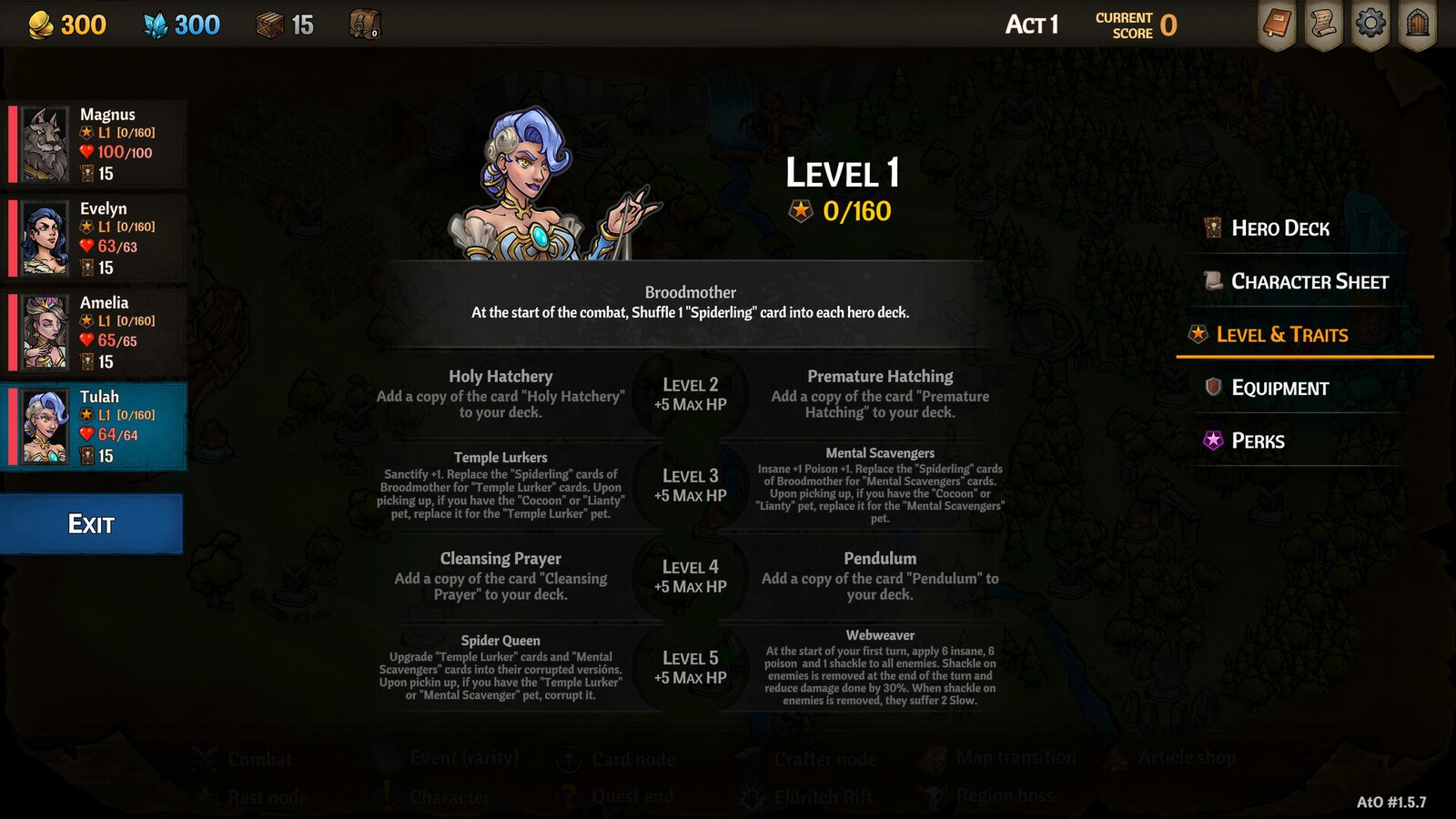Pick the Pendulum trait

click(x=880, y=576)
